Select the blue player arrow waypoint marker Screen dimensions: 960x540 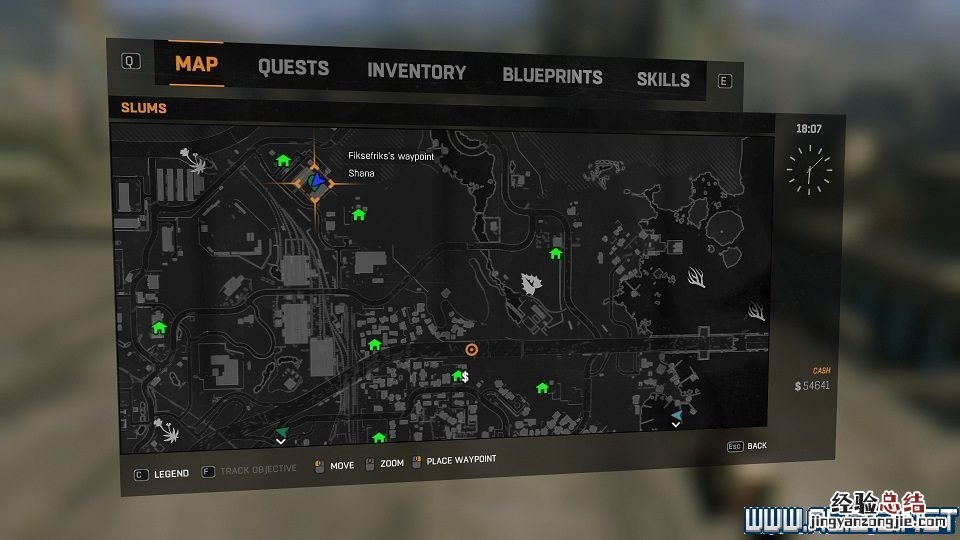coord(317,181)
